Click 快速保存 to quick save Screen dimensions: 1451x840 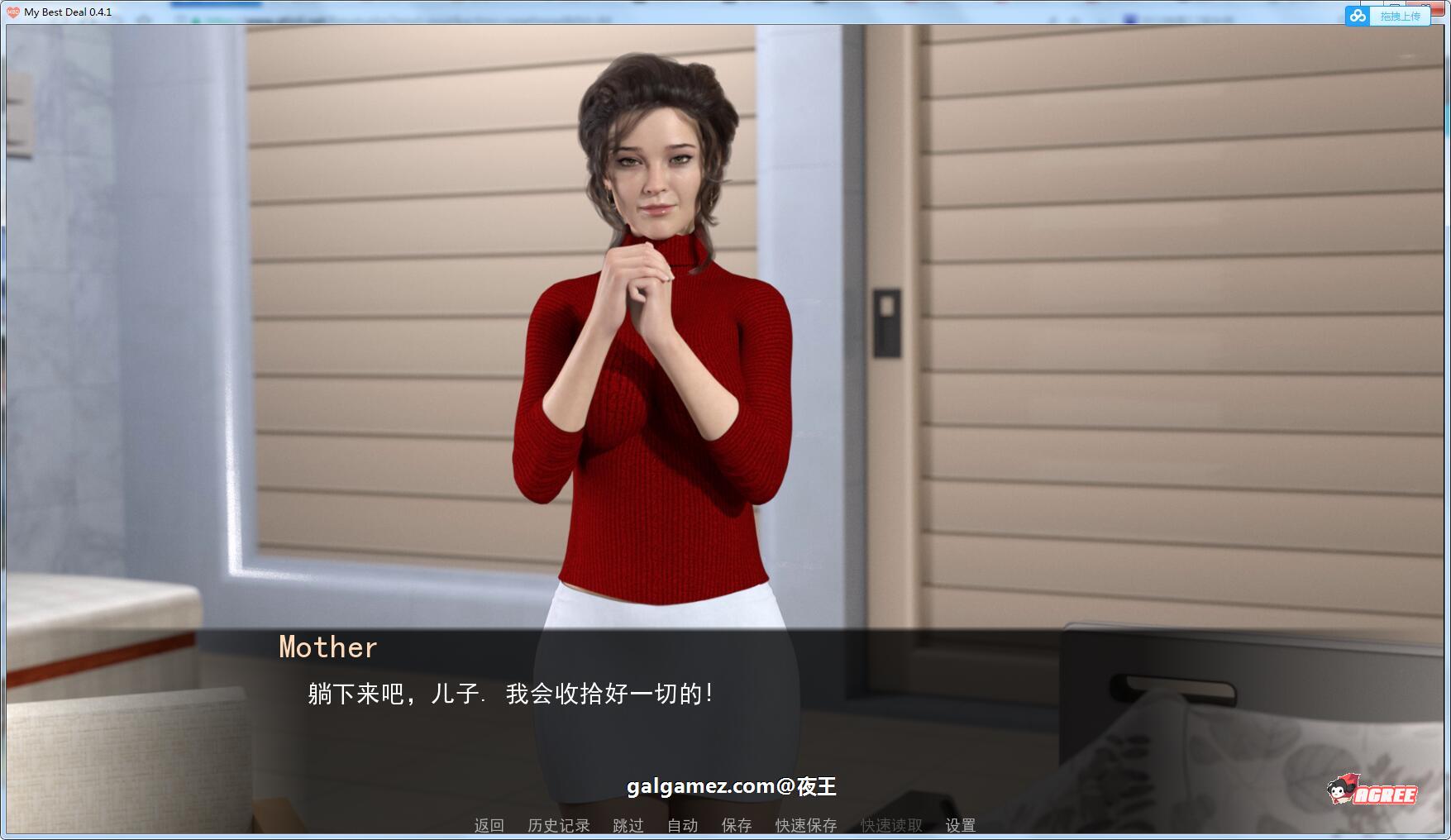pos(804,824)
